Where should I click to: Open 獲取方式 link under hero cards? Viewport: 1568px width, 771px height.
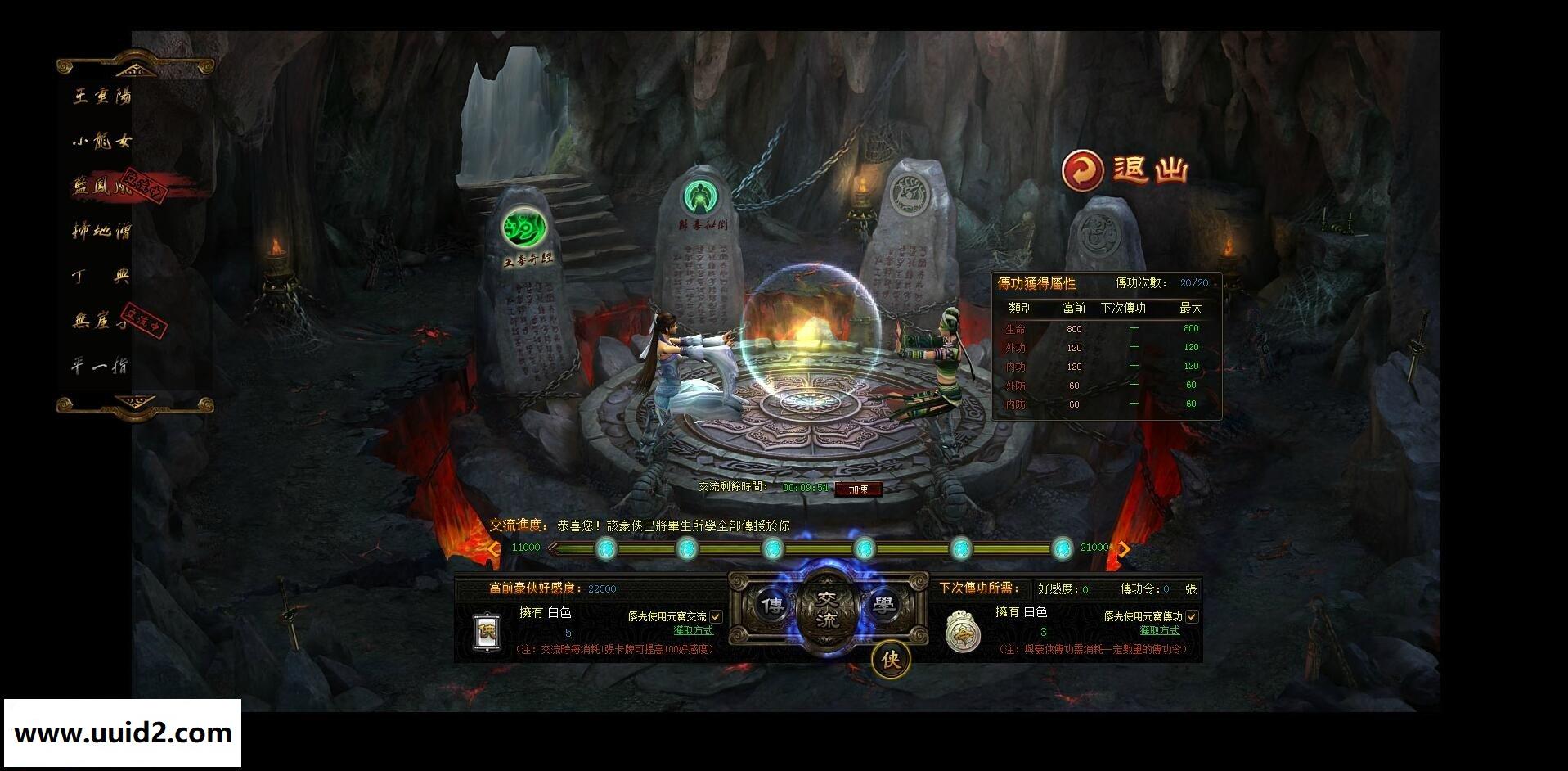[693, 630]
